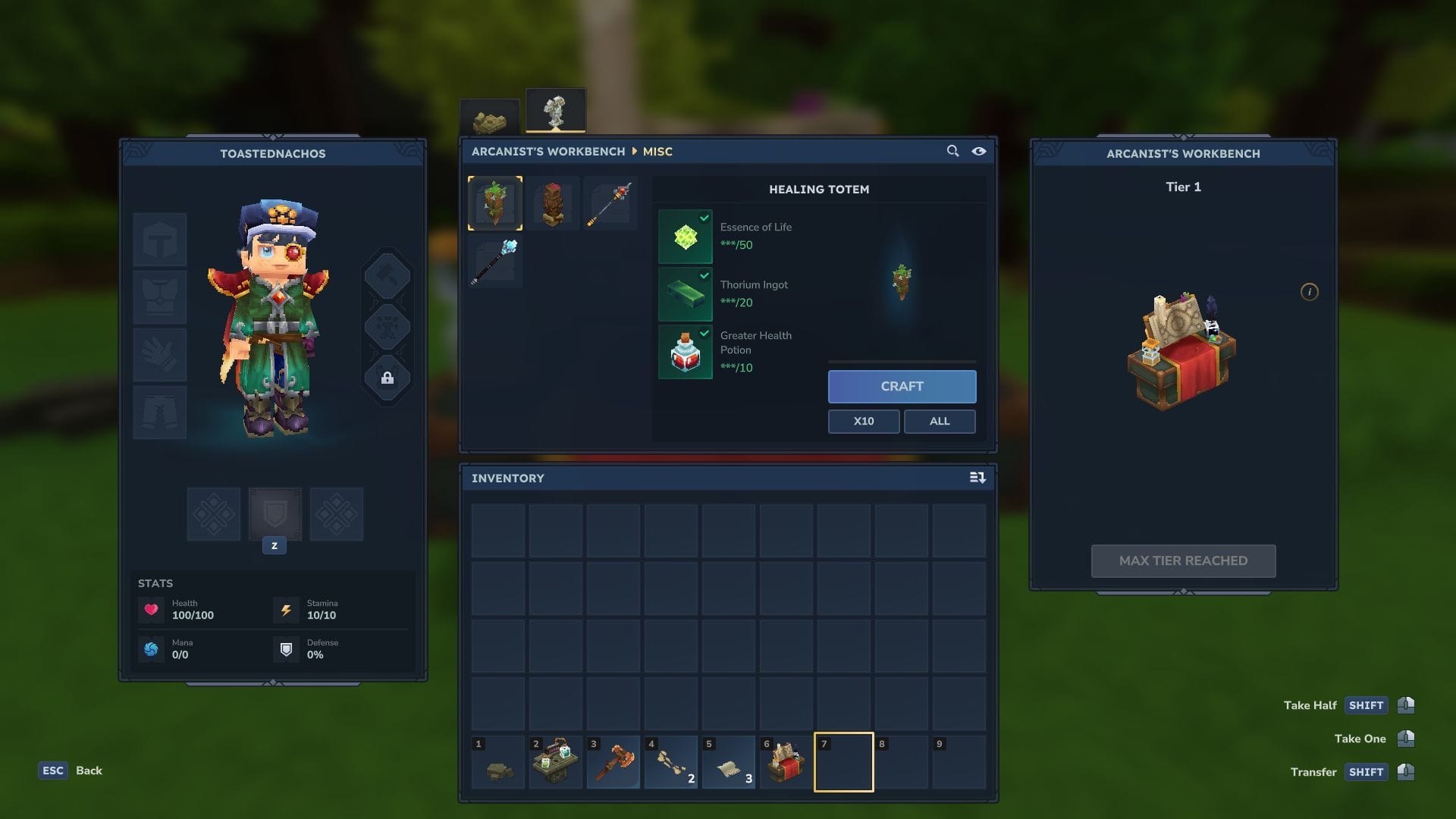Pick the bone fragments in hotbar slot 4
This screenshot has width=1456, height=819.
pos(670,761)
